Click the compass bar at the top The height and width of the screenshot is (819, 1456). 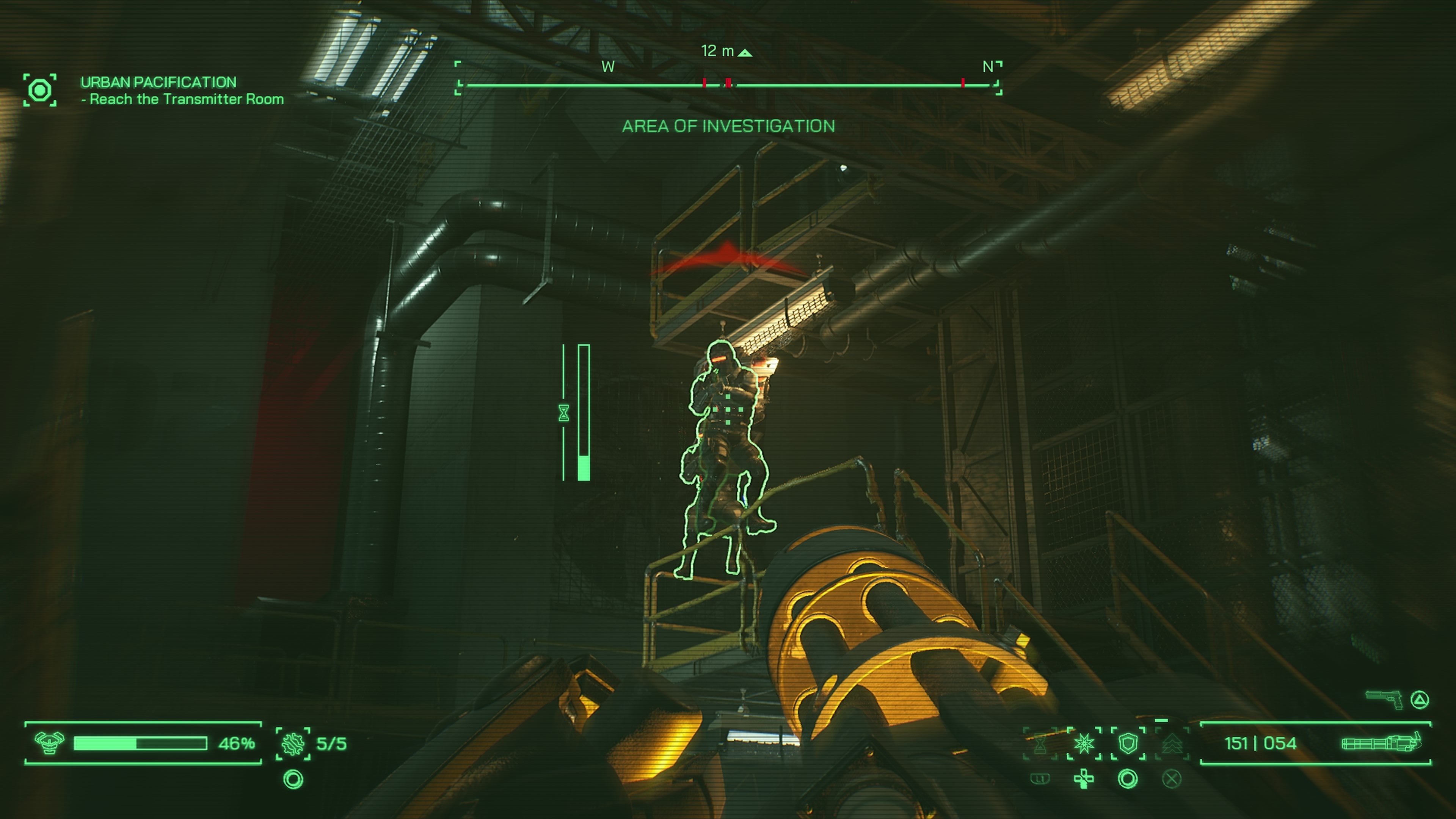(x=728, y=85)
